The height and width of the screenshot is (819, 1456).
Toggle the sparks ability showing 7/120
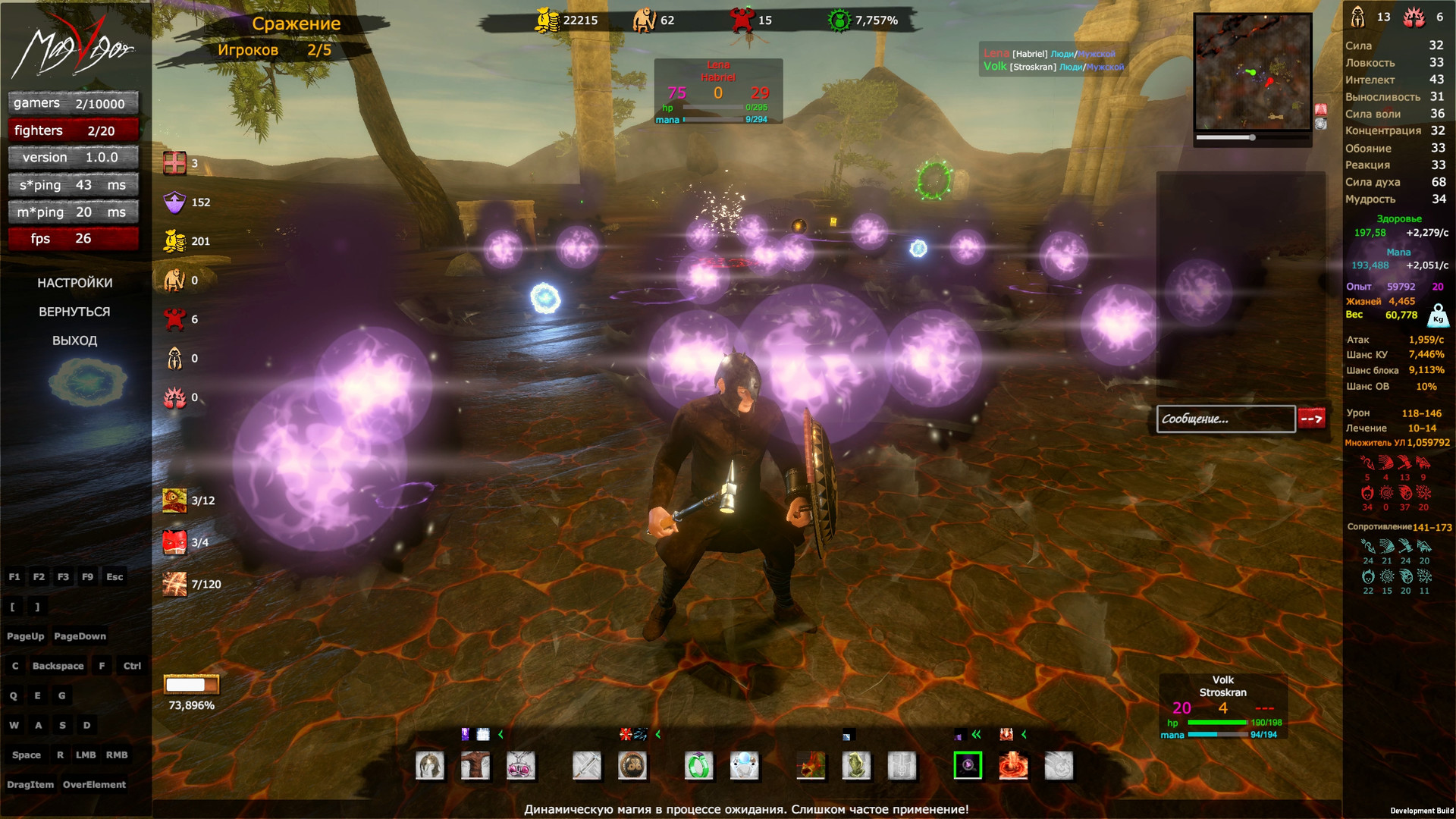pos(175,584)
